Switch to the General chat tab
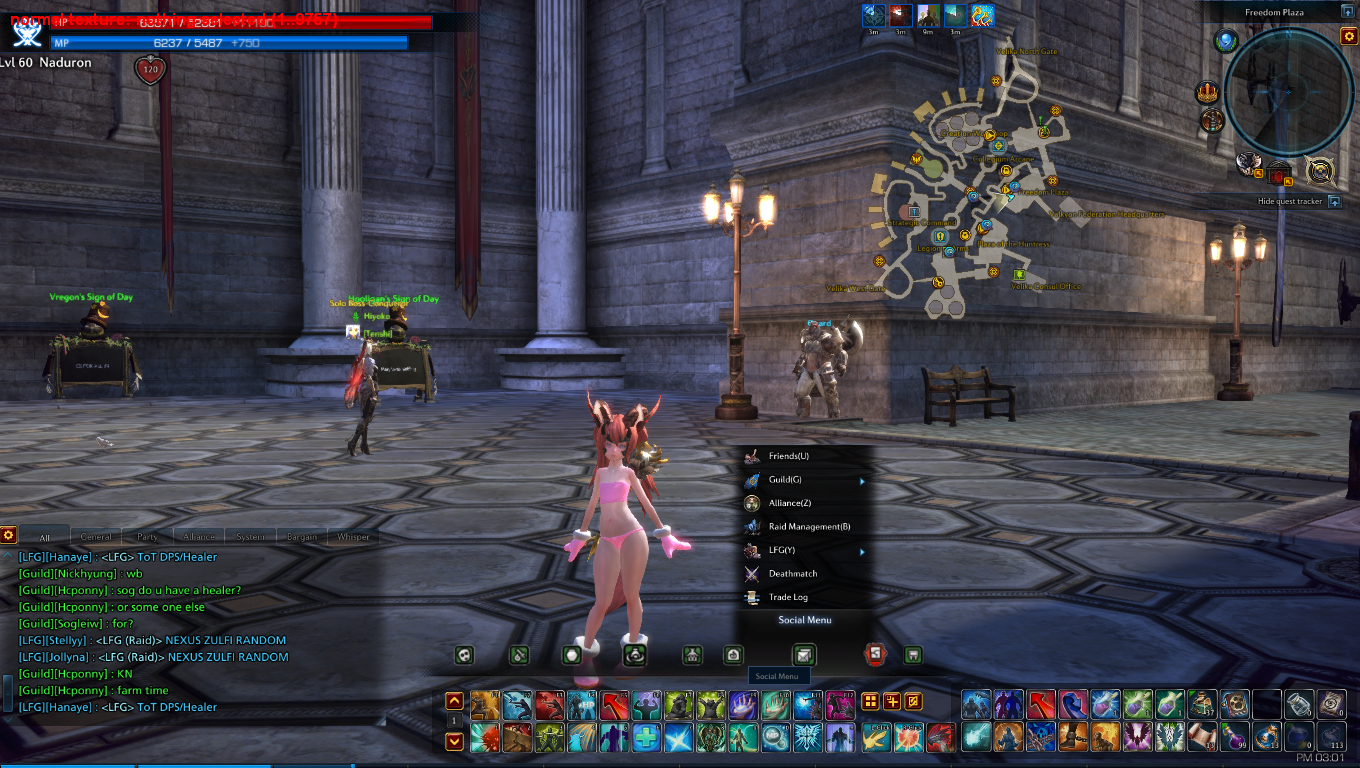The width and height of the screenshot is (1360, 768). pos(96,537)
